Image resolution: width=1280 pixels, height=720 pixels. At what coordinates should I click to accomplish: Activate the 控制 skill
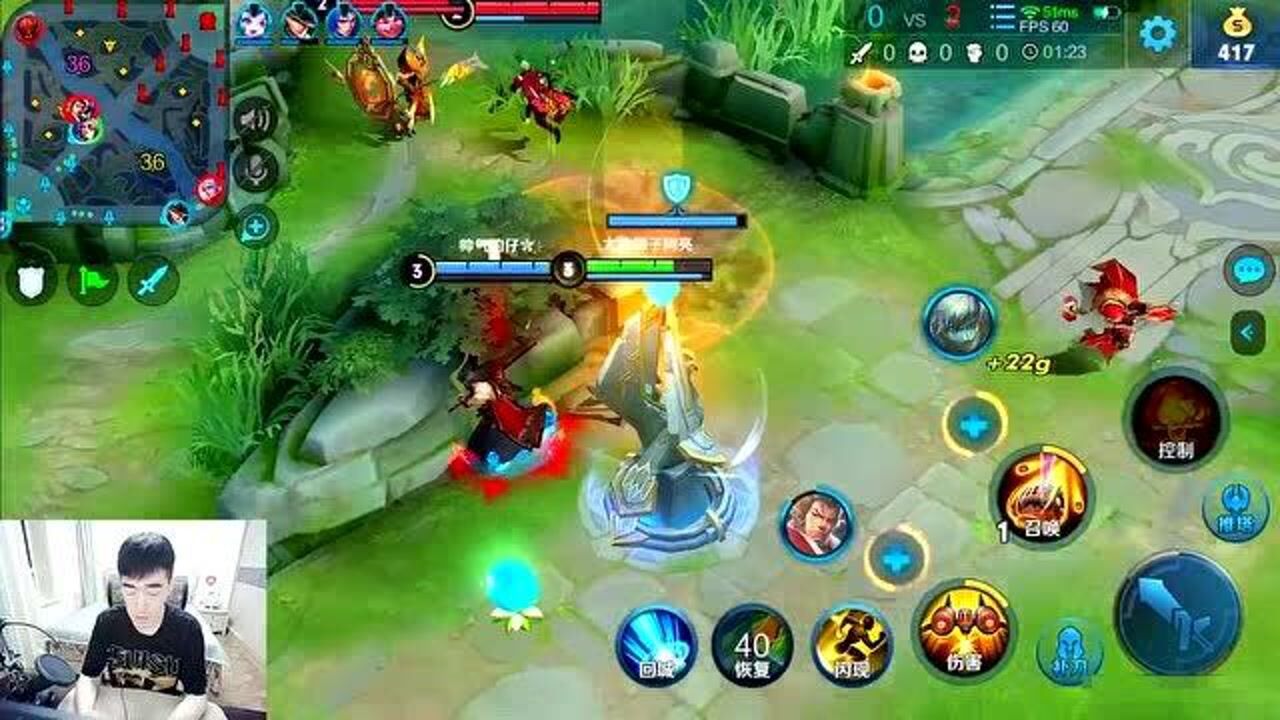[x=1175, y=418]
